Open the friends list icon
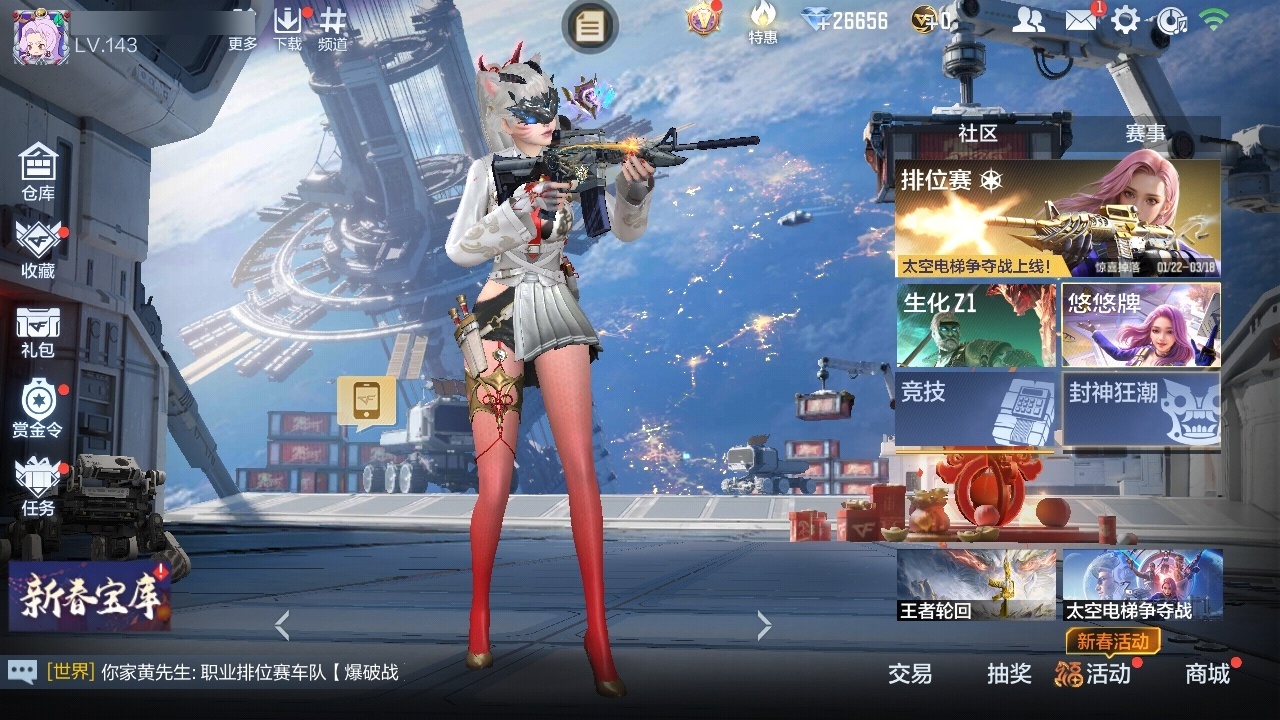 [1030, 18]
